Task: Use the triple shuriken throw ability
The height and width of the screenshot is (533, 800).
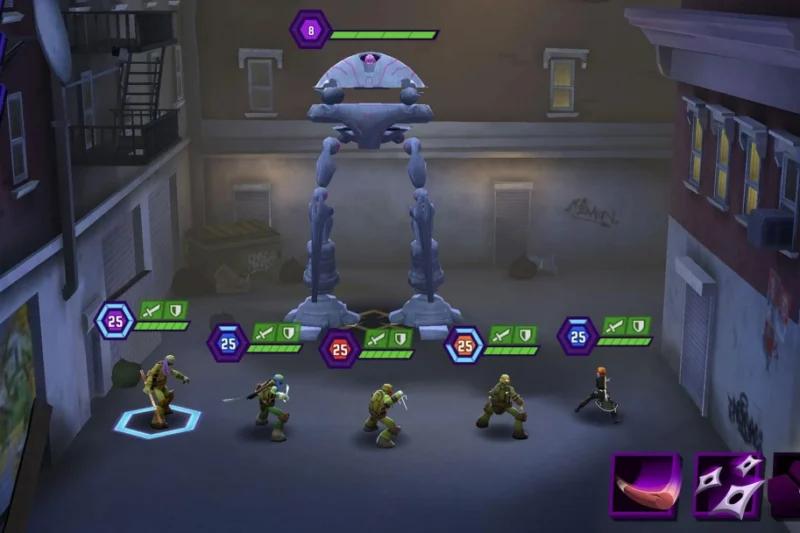Action: (x=729, y=486)
